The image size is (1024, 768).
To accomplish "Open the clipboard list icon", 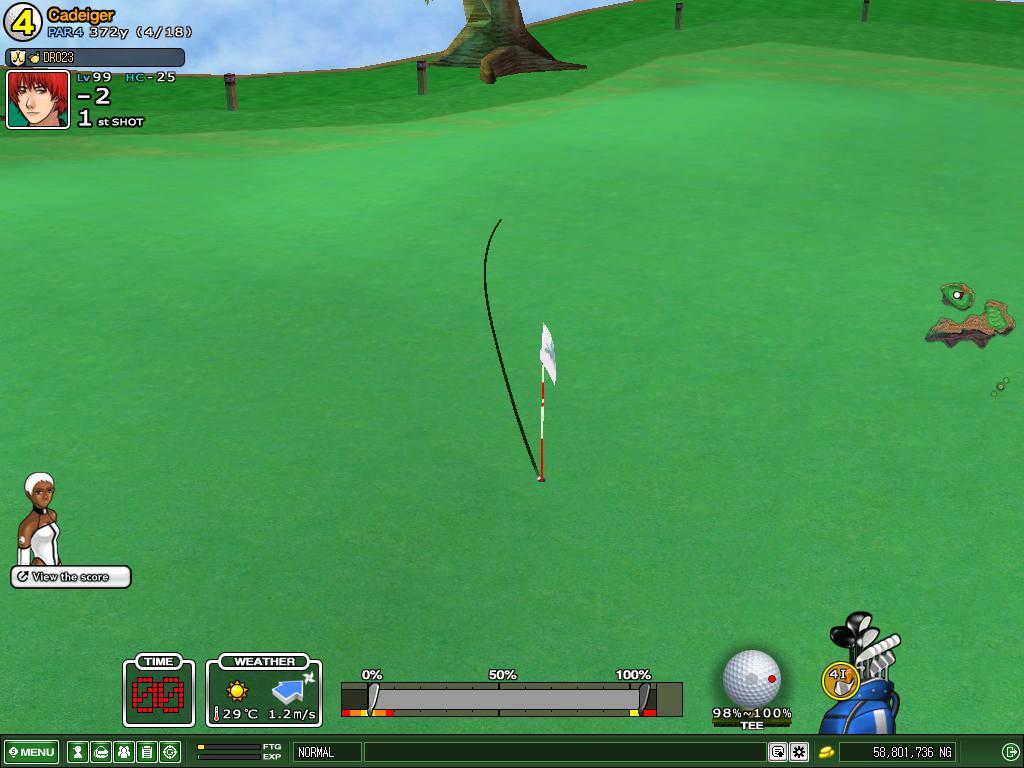I will click(147, 752).
